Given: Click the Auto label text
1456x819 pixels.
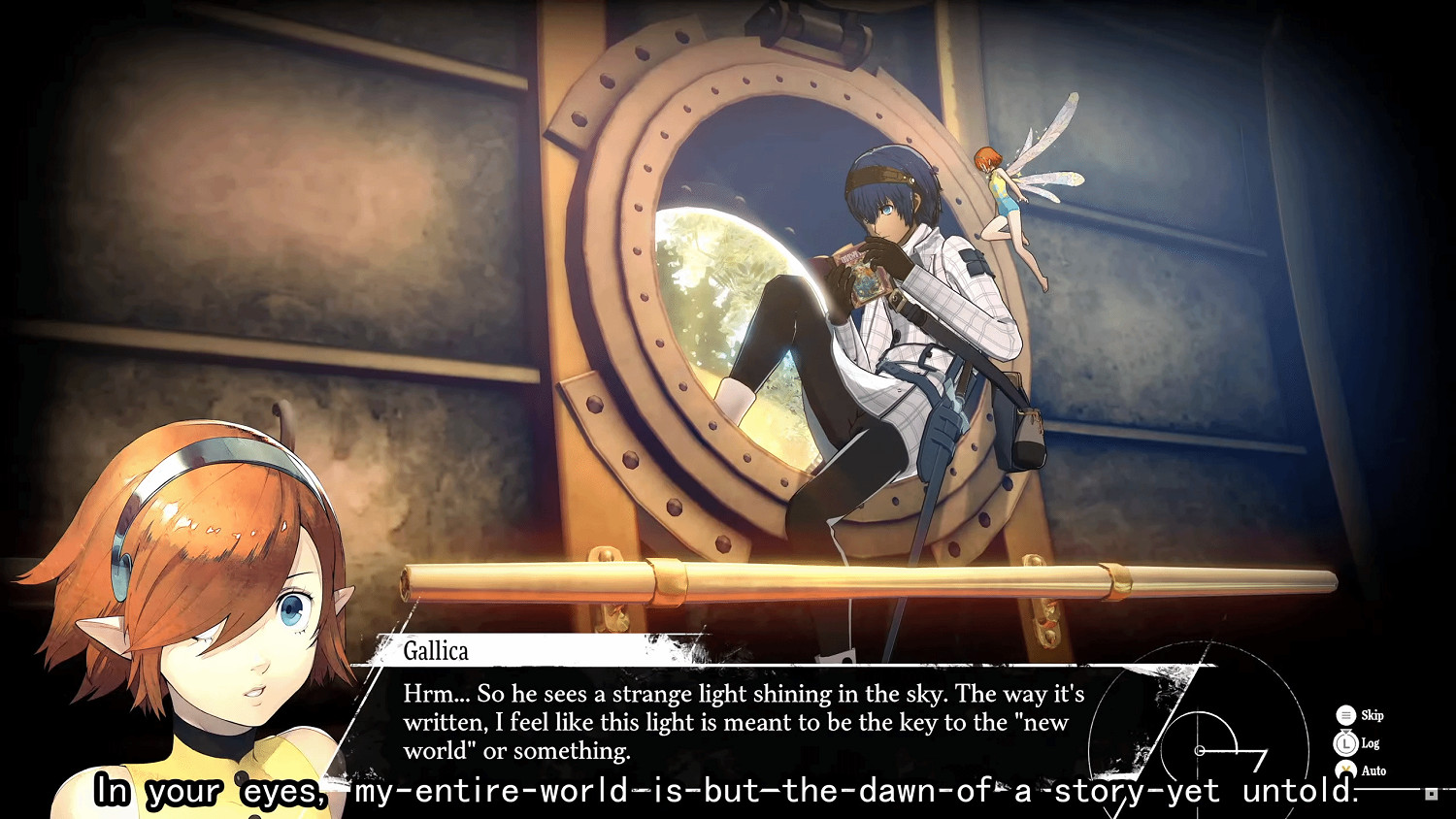Looking at the screenshot, I should point(1373,770).
